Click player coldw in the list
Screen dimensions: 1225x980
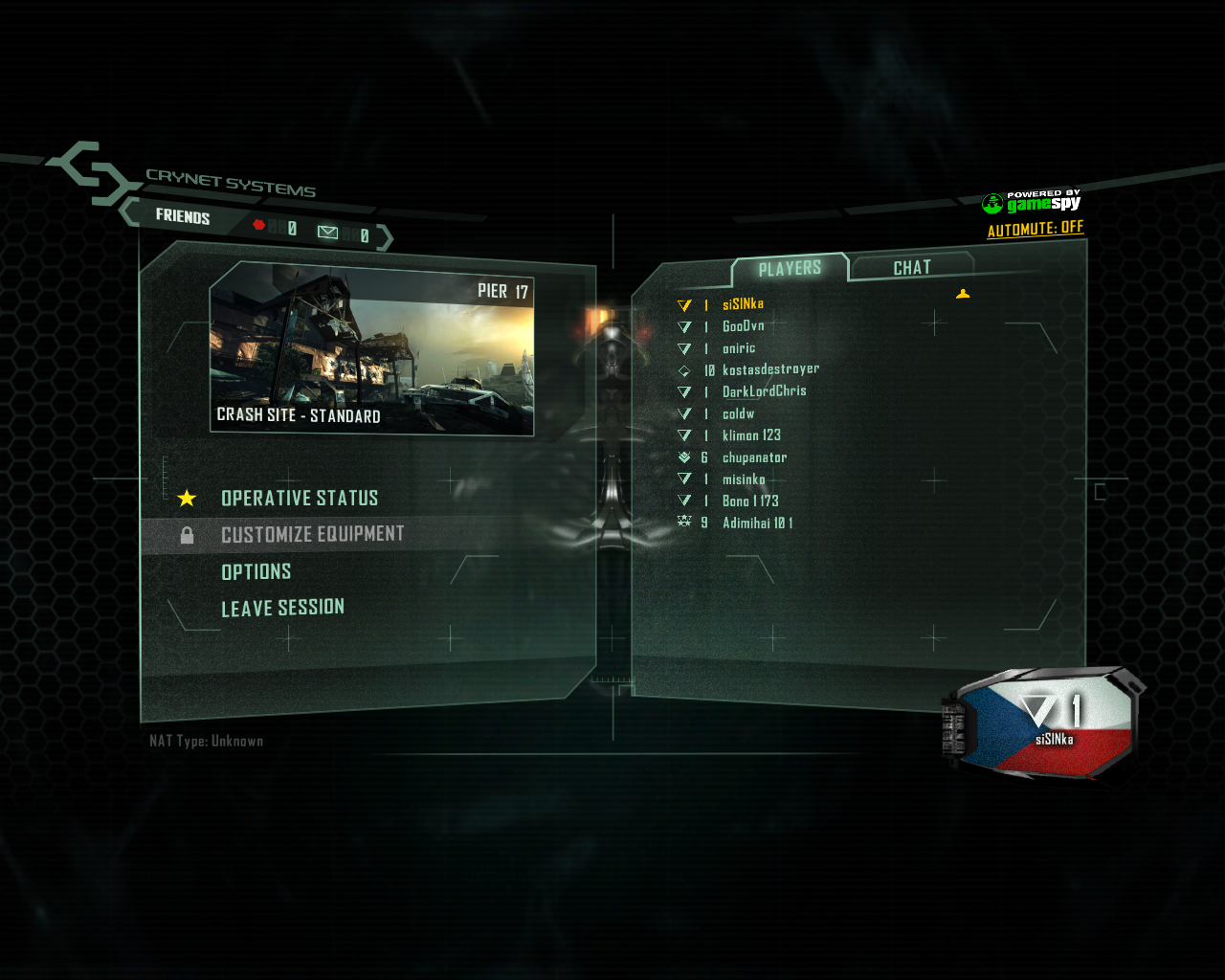(x=738, y=414)
